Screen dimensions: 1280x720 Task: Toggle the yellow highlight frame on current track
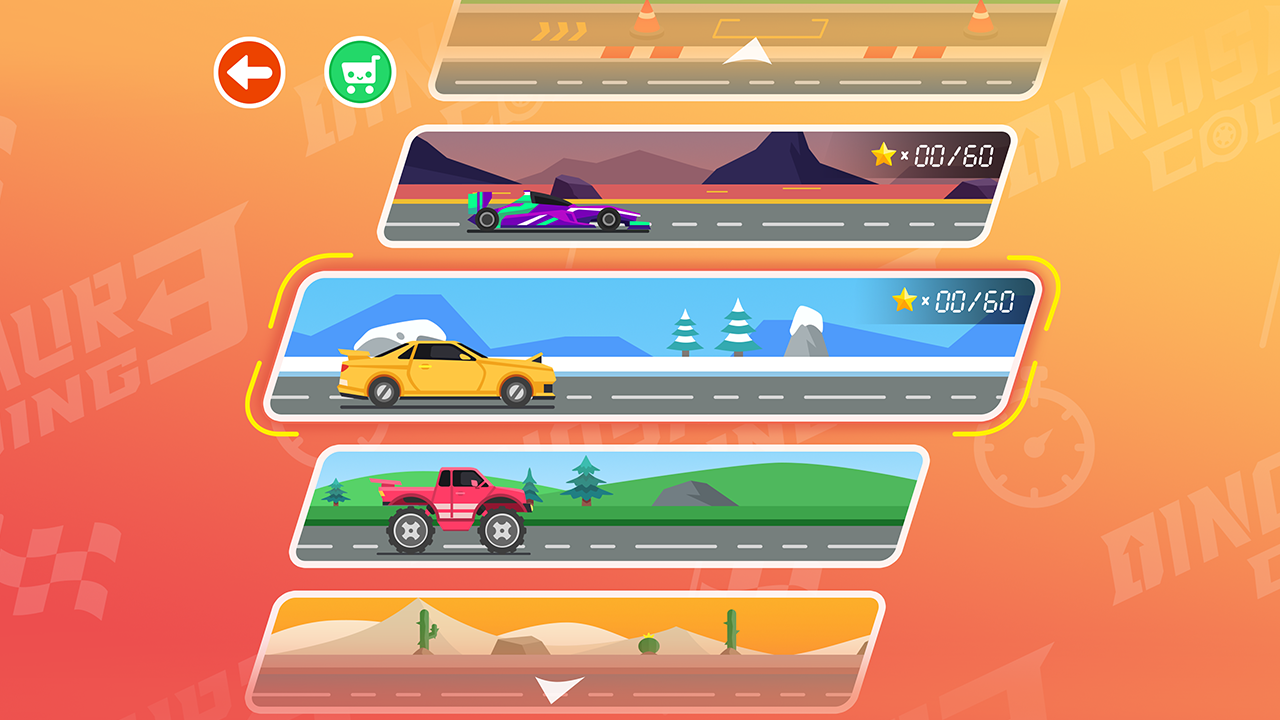tap(650, 345)
